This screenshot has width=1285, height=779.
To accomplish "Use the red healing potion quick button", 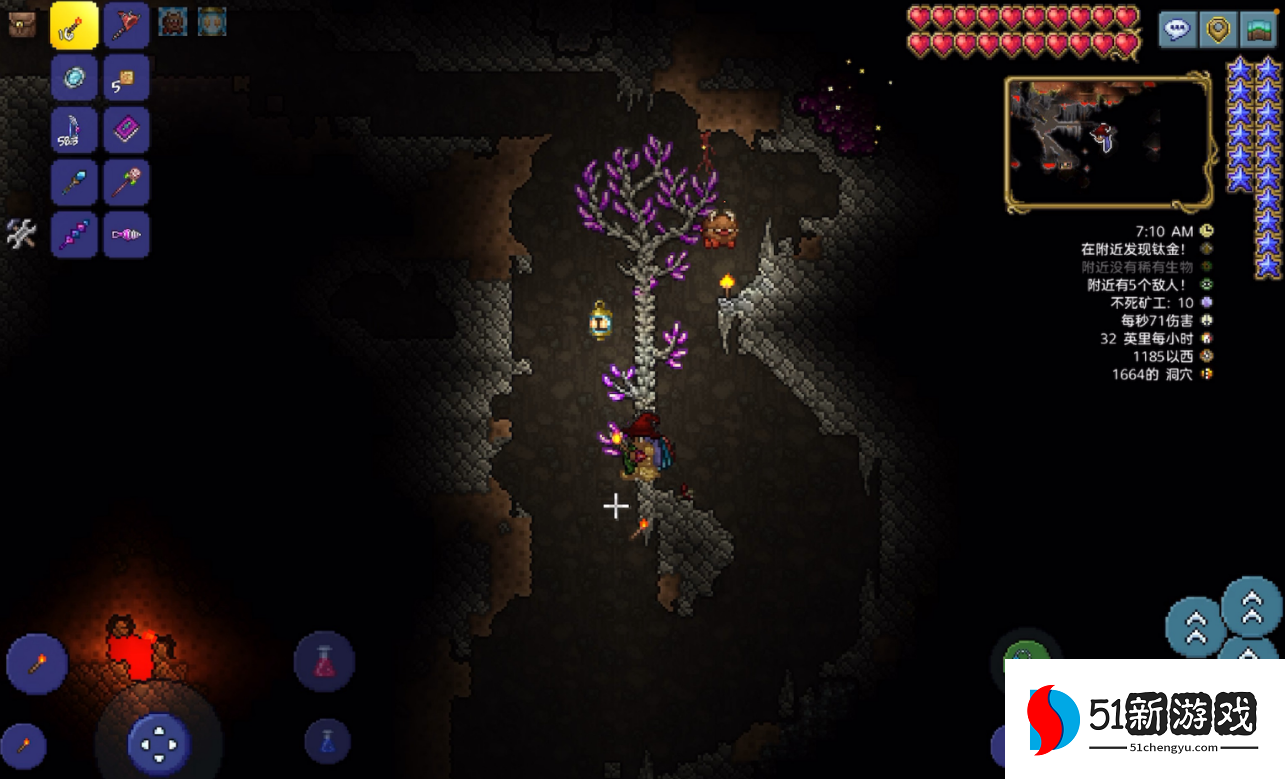I will pyautogui.click(x=324, y=662).
